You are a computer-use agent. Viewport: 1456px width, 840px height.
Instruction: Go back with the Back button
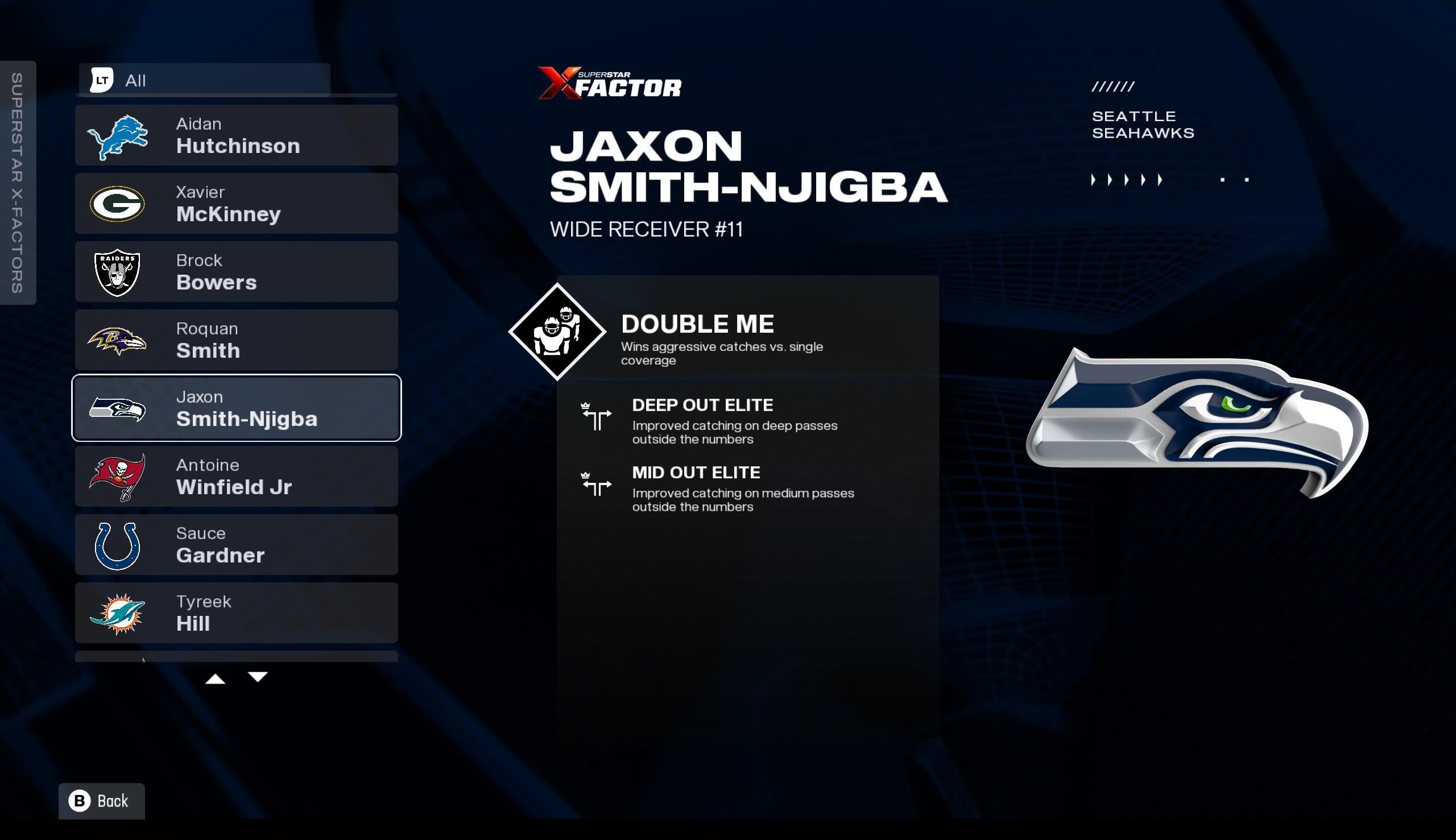point(102,801)
